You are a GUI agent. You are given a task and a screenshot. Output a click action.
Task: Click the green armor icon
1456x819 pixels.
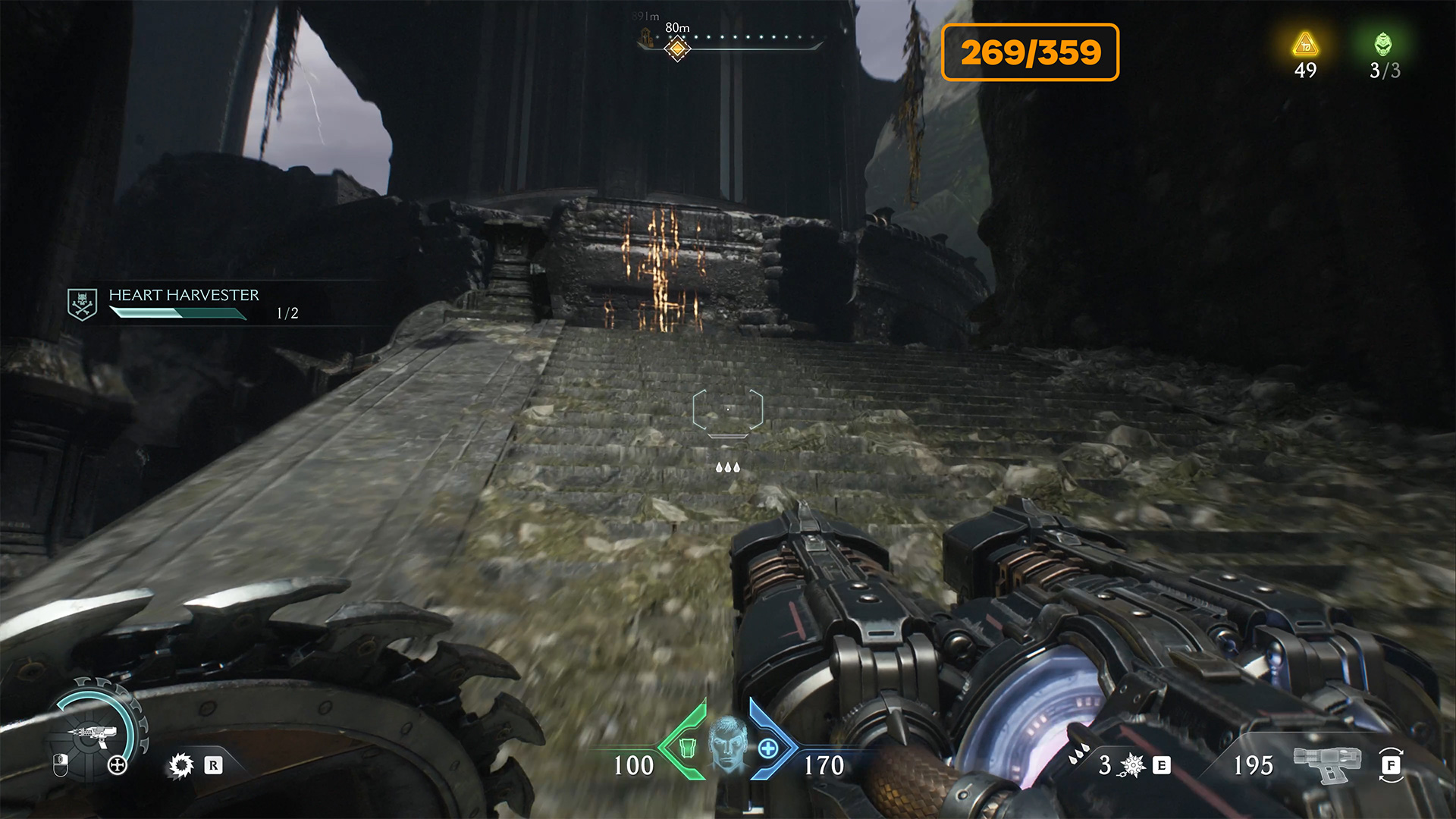click(x=687, y=748)
